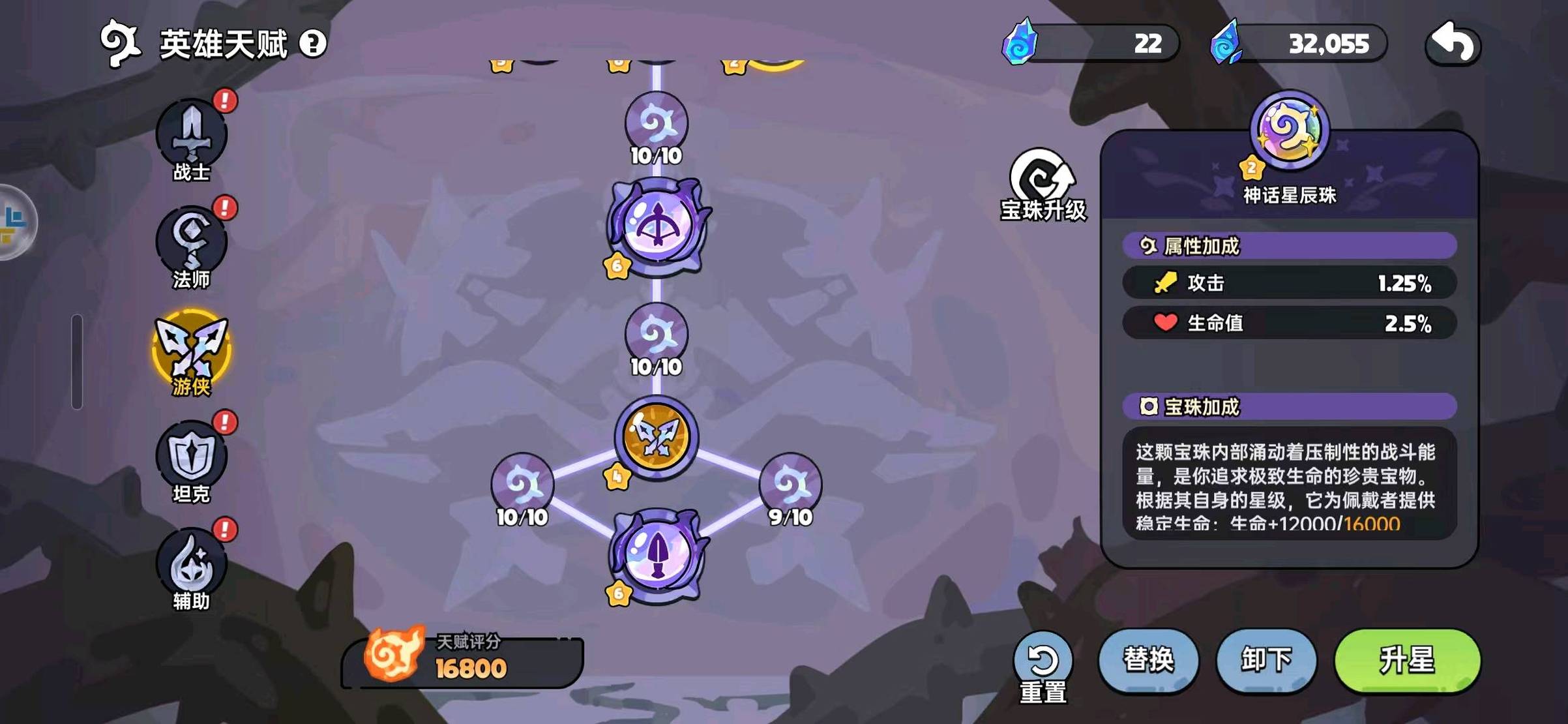Select the bow orb talent node
Screen dimensions: 1568x724
(x=657, y=226)
